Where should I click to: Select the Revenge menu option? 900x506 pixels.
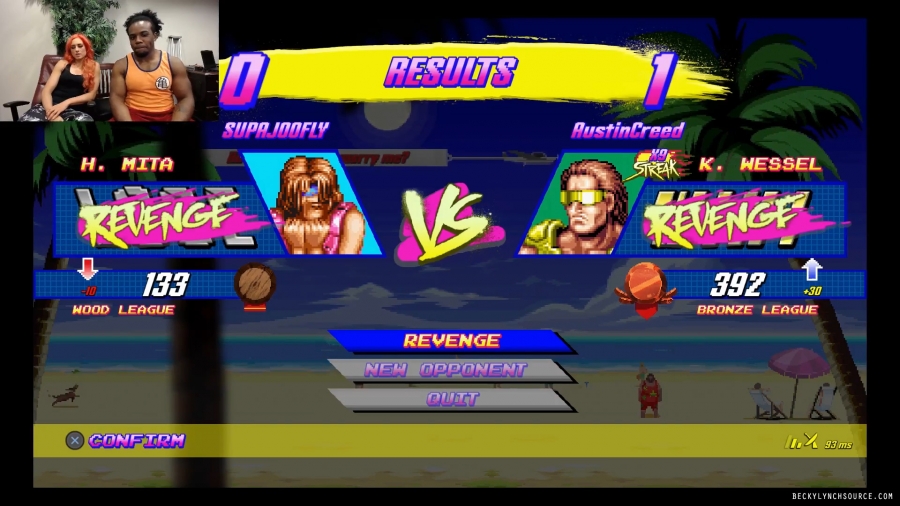tap(451, 341)
